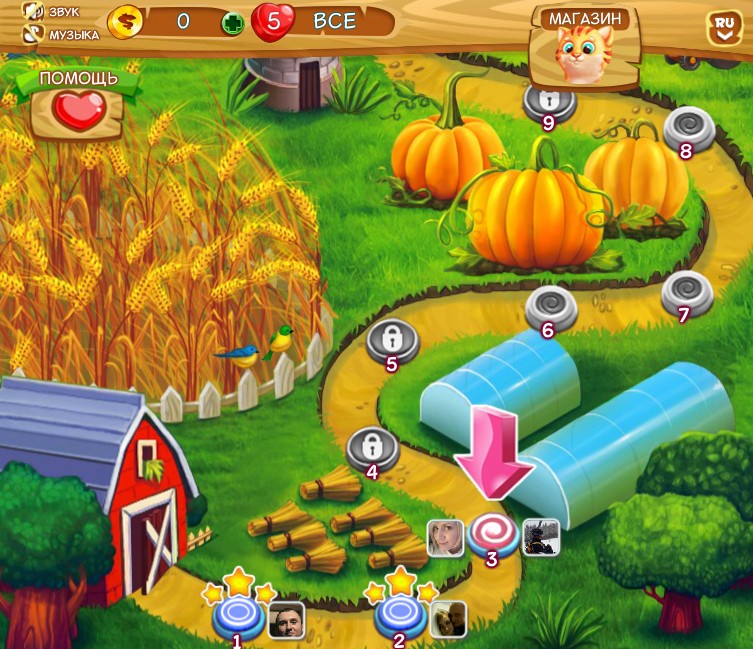Click the green plus to add coins

[233, 24]
